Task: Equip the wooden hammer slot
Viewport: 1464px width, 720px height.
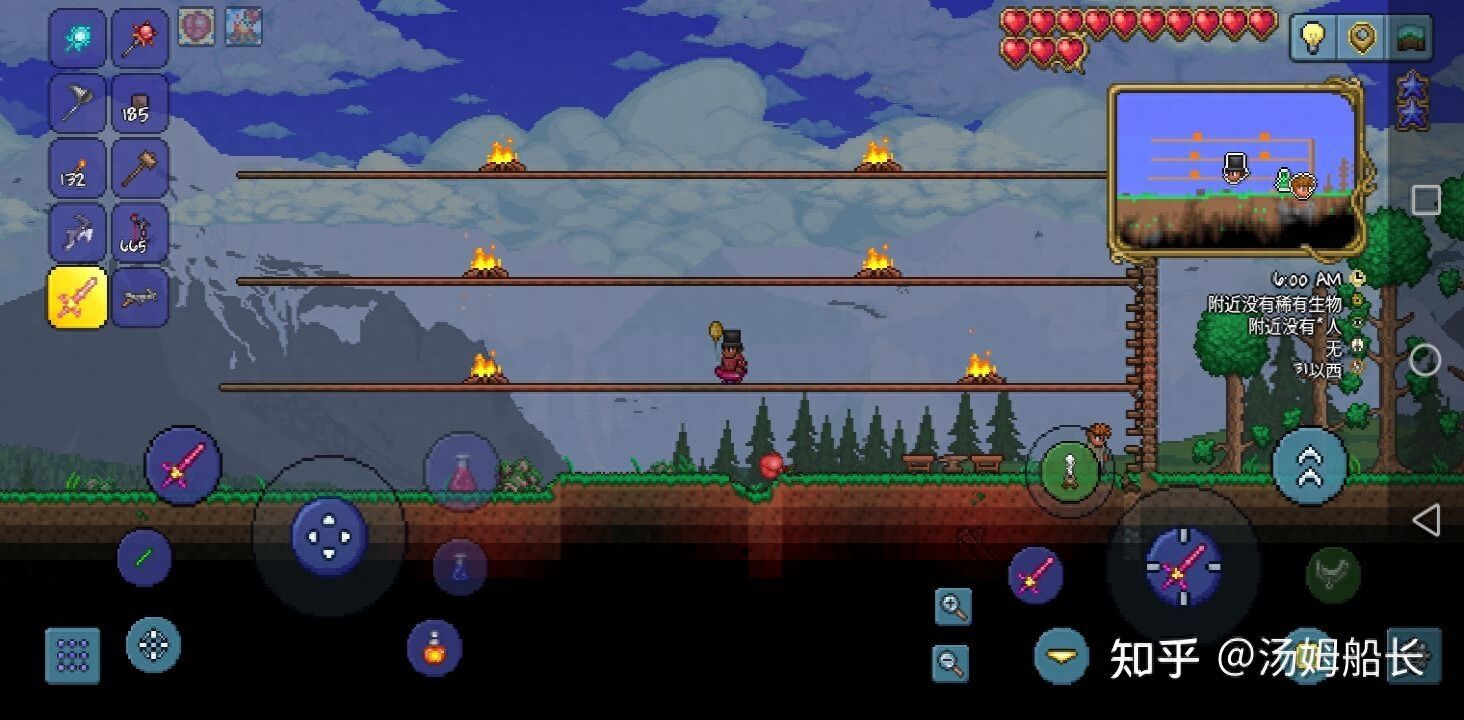Action: point(139,169)
